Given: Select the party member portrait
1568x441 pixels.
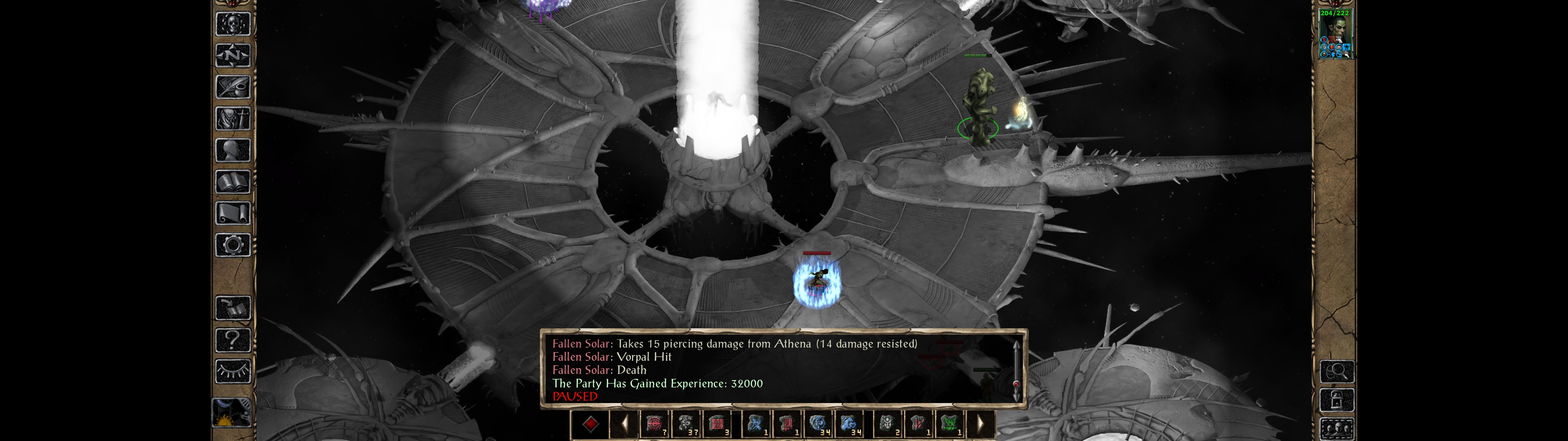Looking at the screenshot, I should 1334,34.
